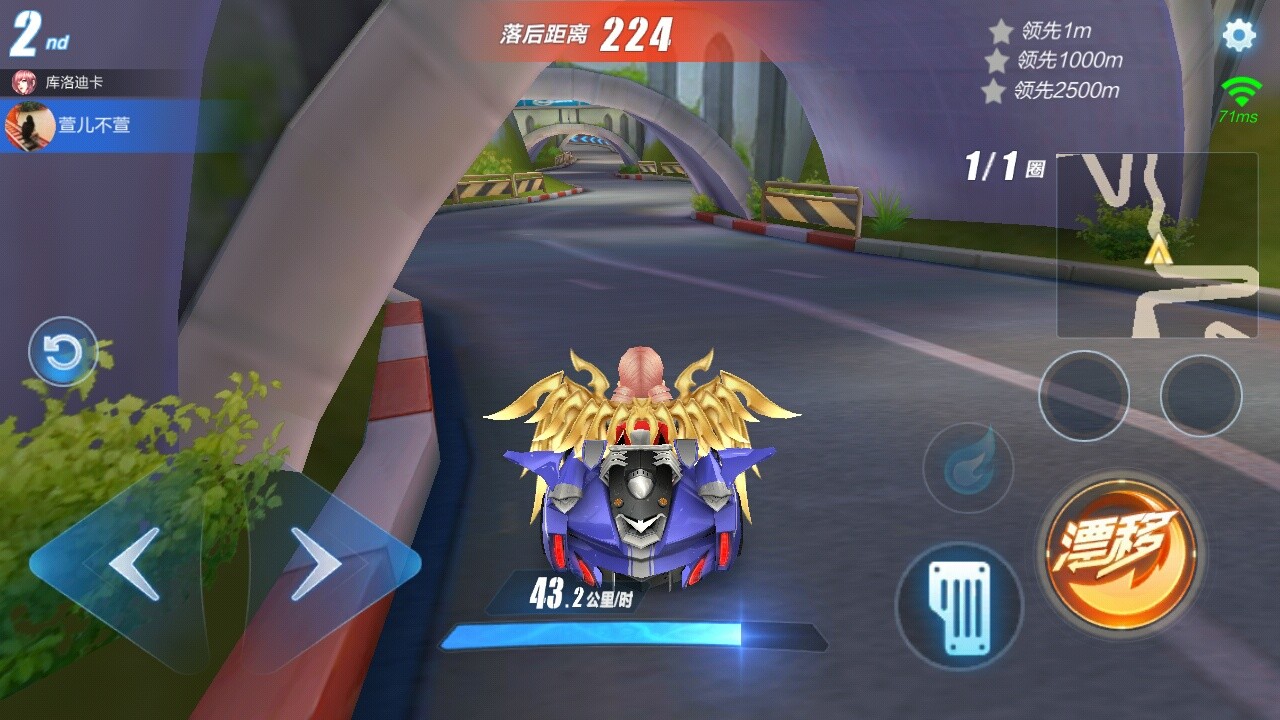Open settings via the gear icon
The width and height of the screenshot is (1280, 720).
[x=1239, y=36]
